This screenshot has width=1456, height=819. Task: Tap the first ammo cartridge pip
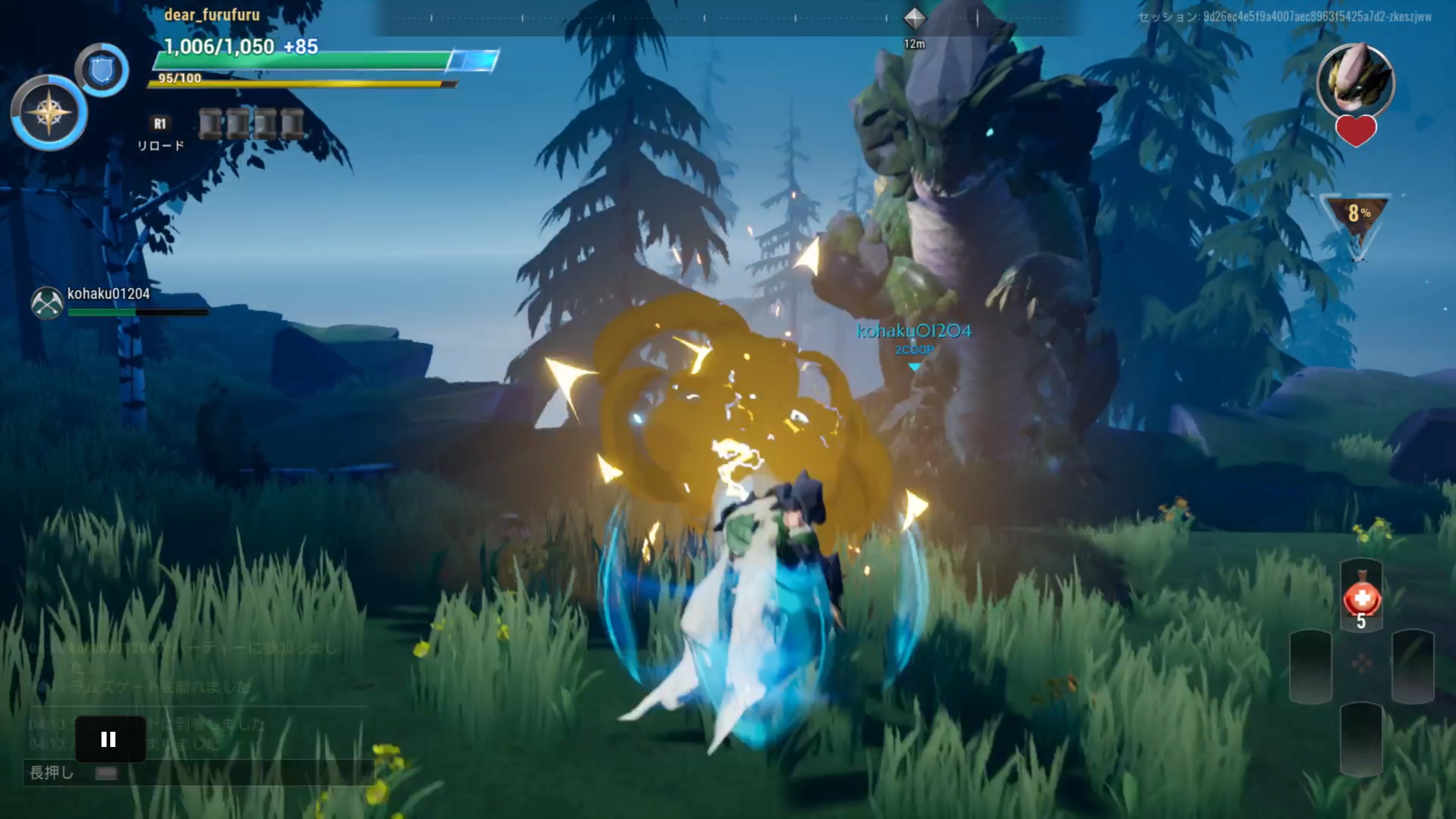pos(211,124)
